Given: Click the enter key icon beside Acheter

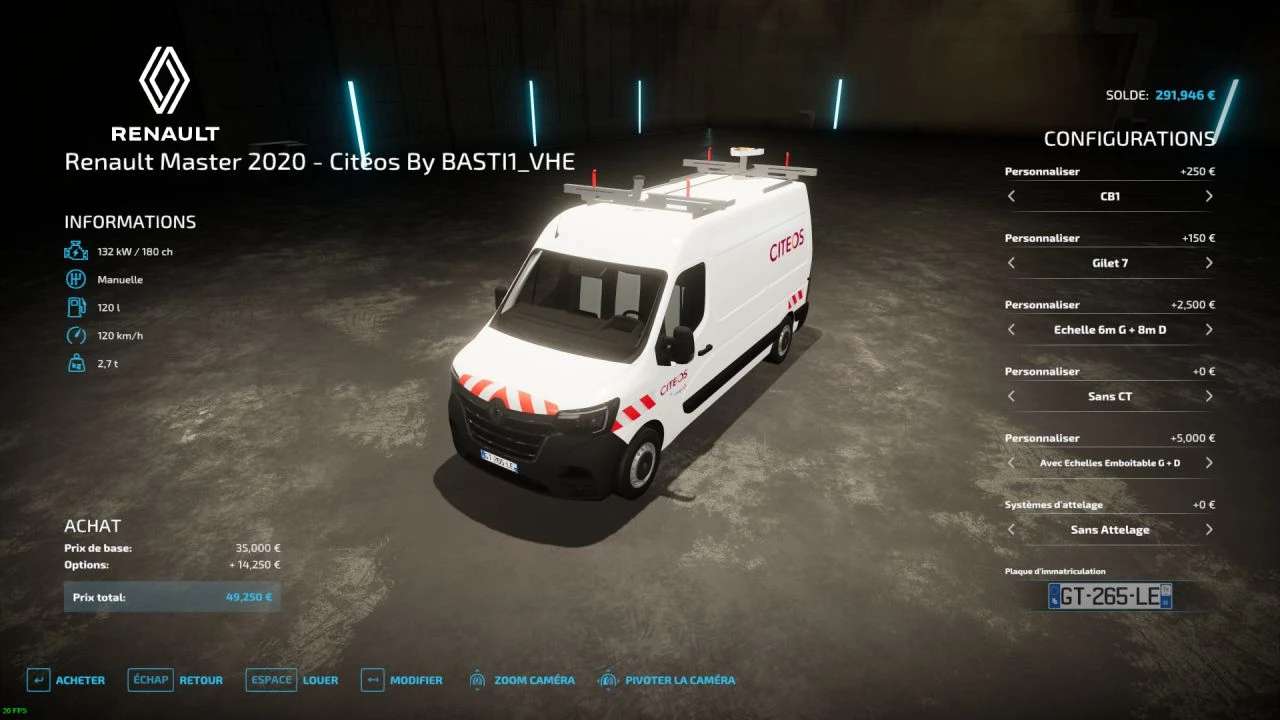Looking at the screenshot, I should (x=38, y=680).
